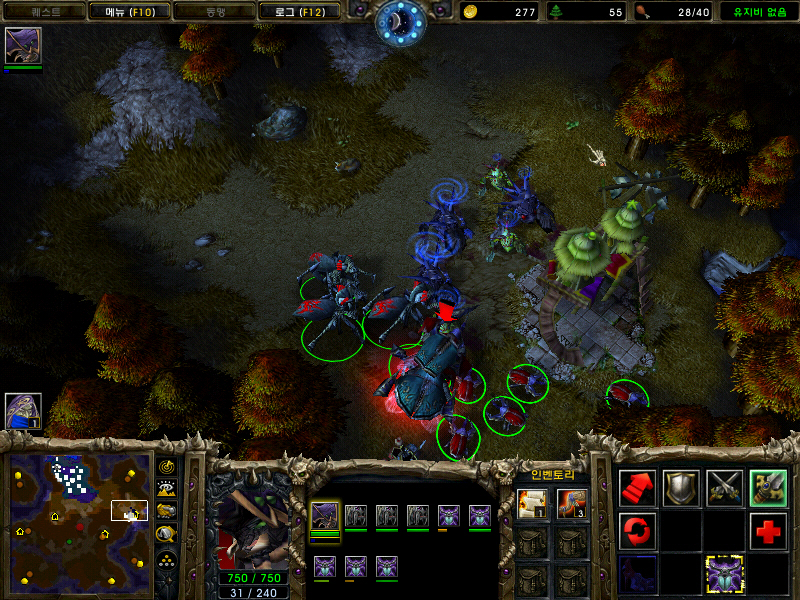This screenshot has height=600, width=800.
Task: Activate the minimap signal ping button
Action: 167,468
